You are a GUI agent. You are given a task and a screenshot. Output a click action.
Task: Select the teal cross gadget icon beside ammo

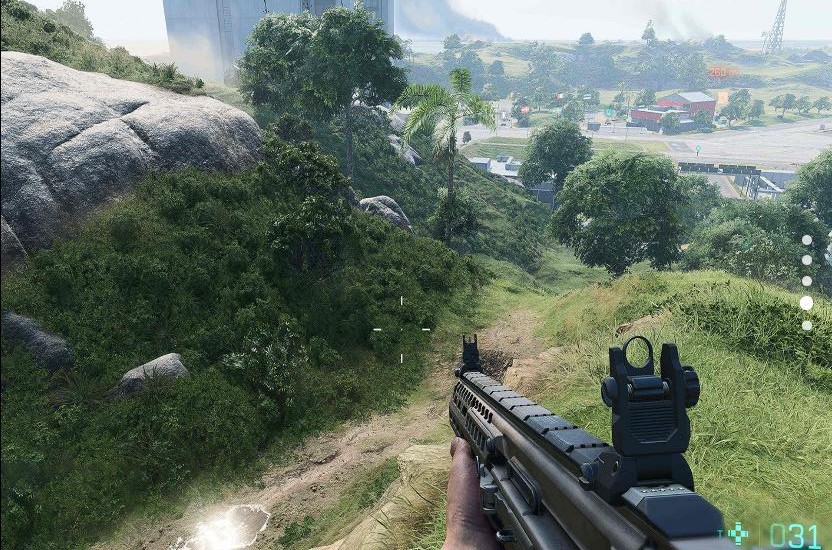738,534
